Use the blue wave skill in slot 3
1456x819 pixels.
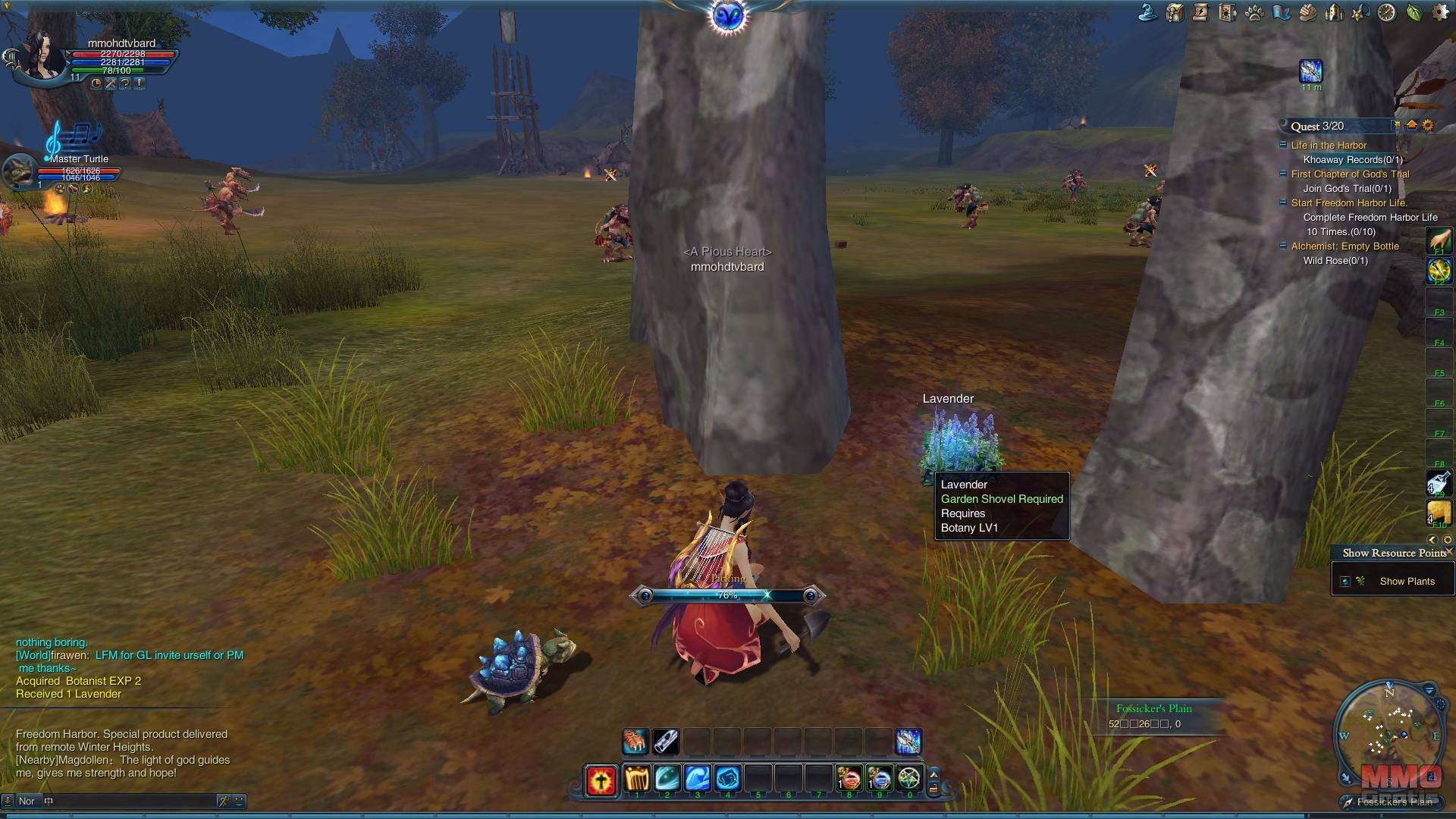(x=697, y=779)
